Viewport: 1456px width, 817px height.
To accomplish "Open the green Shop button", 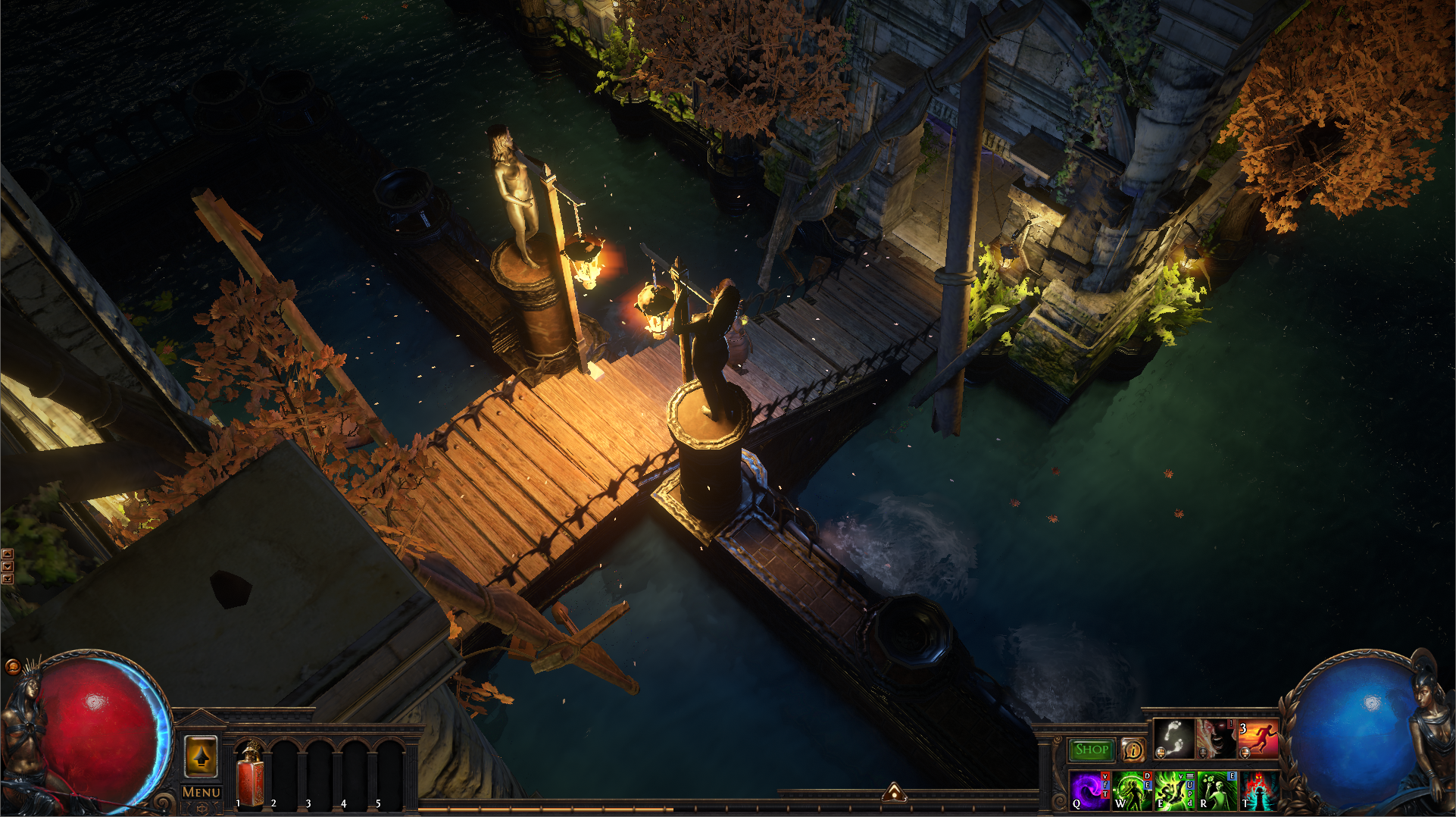I will coord(1092,750).
